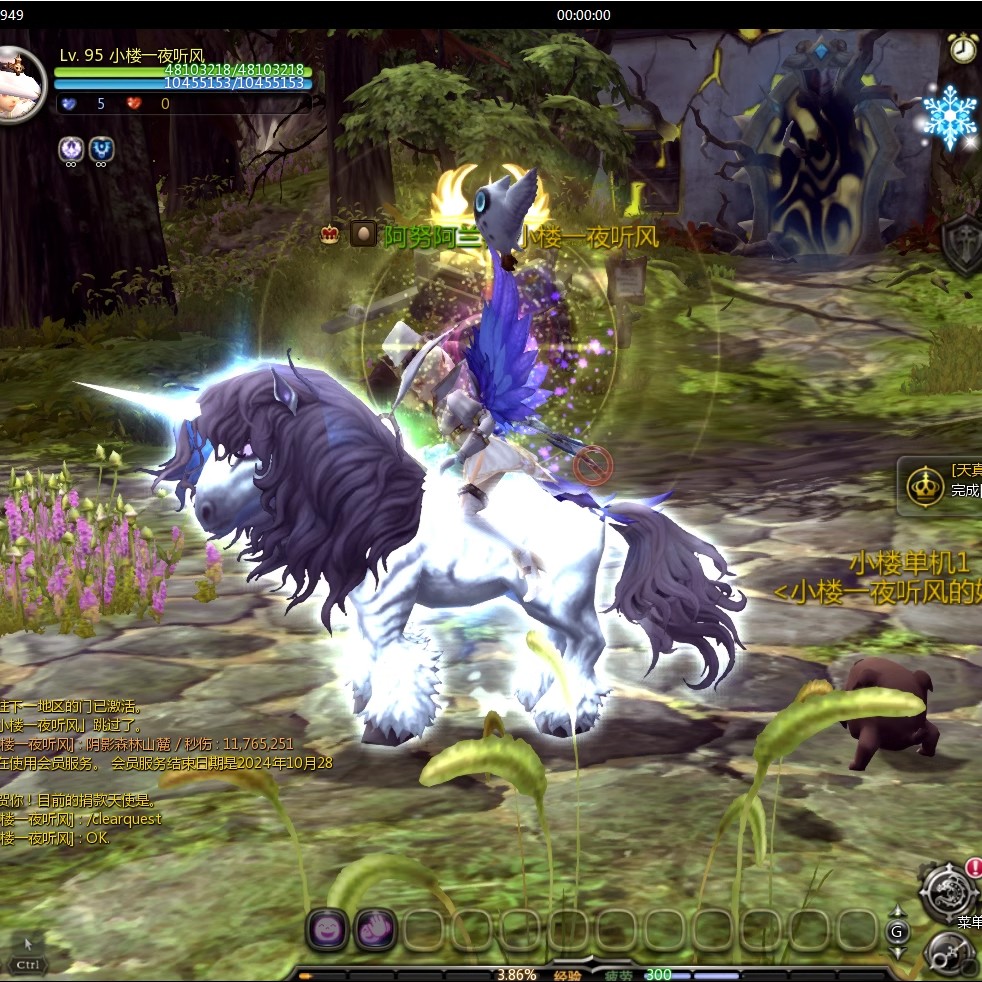Use the waving hand gesture slot
The height and width of the screenshot is (982, 982).
point(375,930)
